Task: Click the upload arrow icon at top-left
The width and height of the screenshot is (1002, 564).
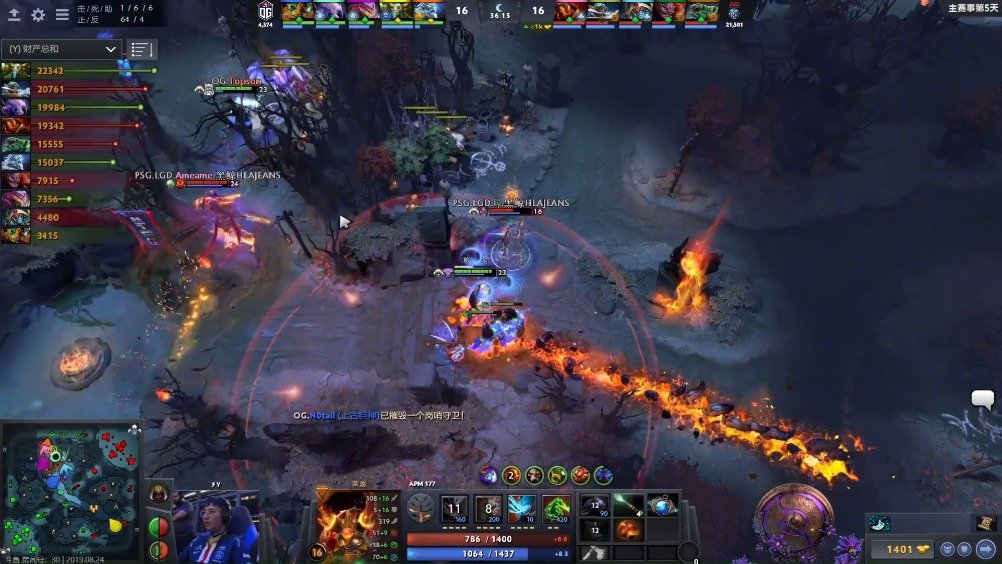Action: click(x=14, y=15)
